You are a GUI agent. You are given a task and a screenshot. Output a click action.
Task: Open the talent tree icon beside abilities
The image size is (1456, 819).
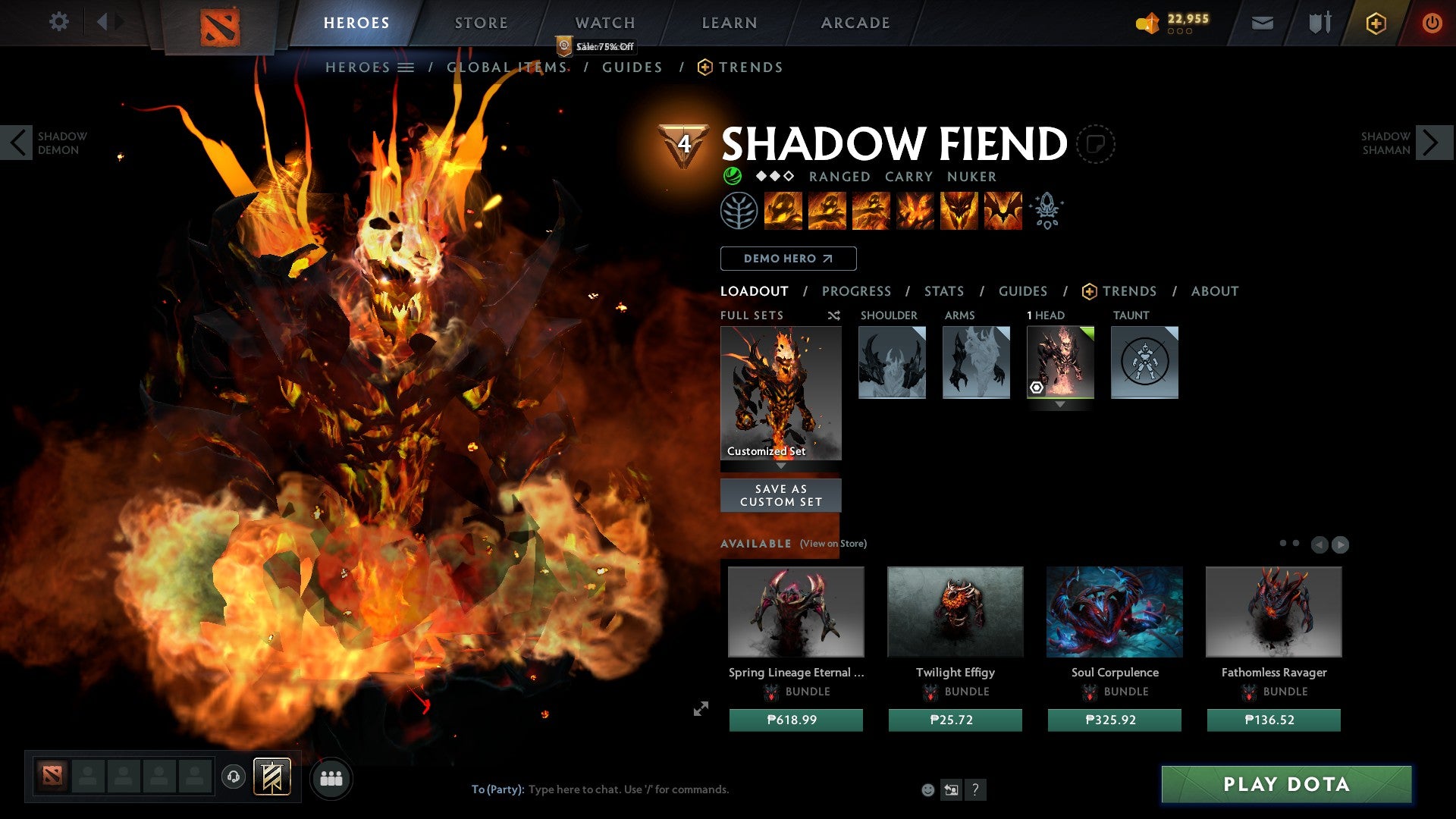point(739,211)
